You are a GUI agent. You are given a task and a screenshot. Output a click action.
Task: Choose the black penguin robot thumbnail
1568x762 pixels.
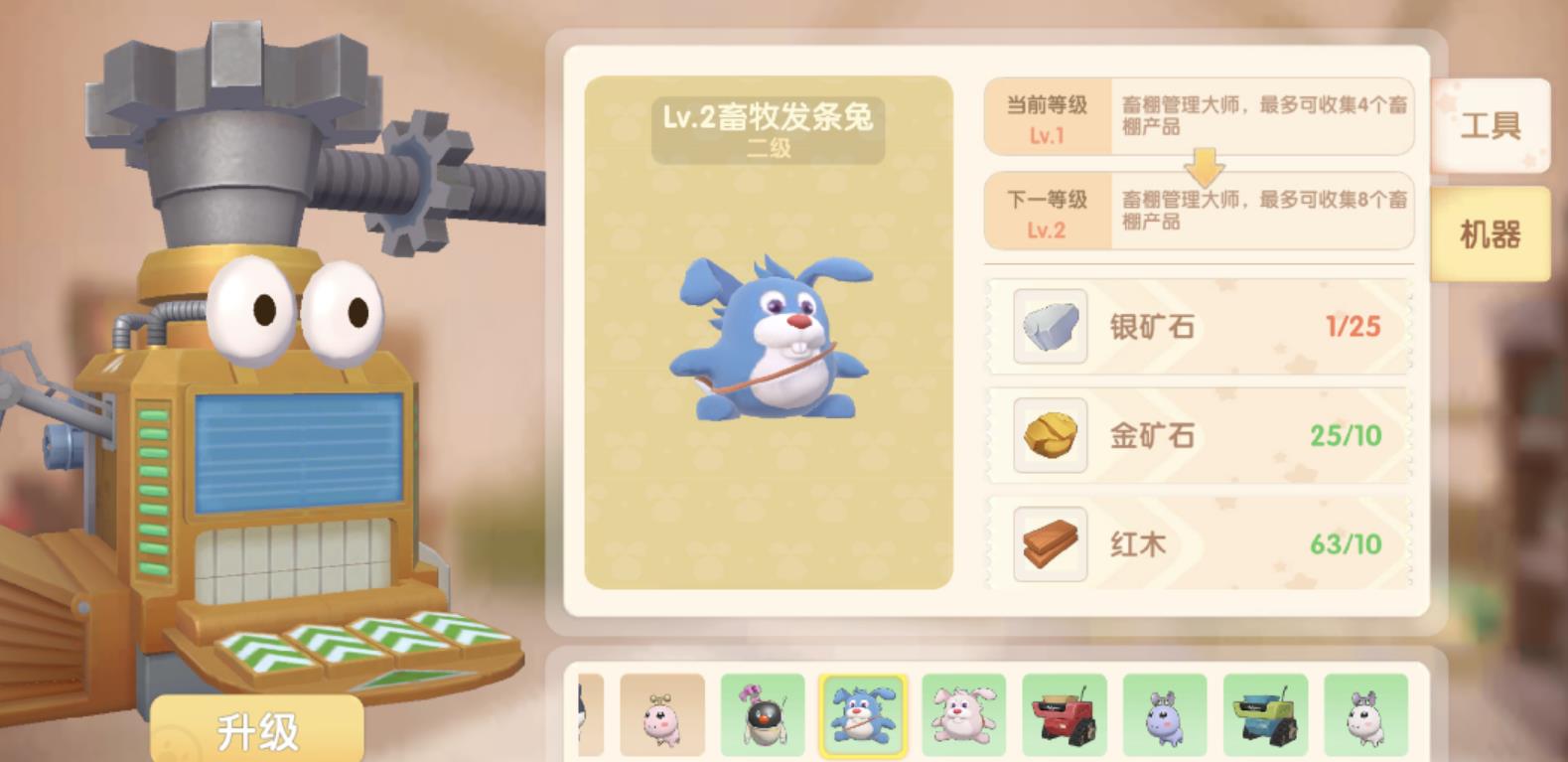762,716
